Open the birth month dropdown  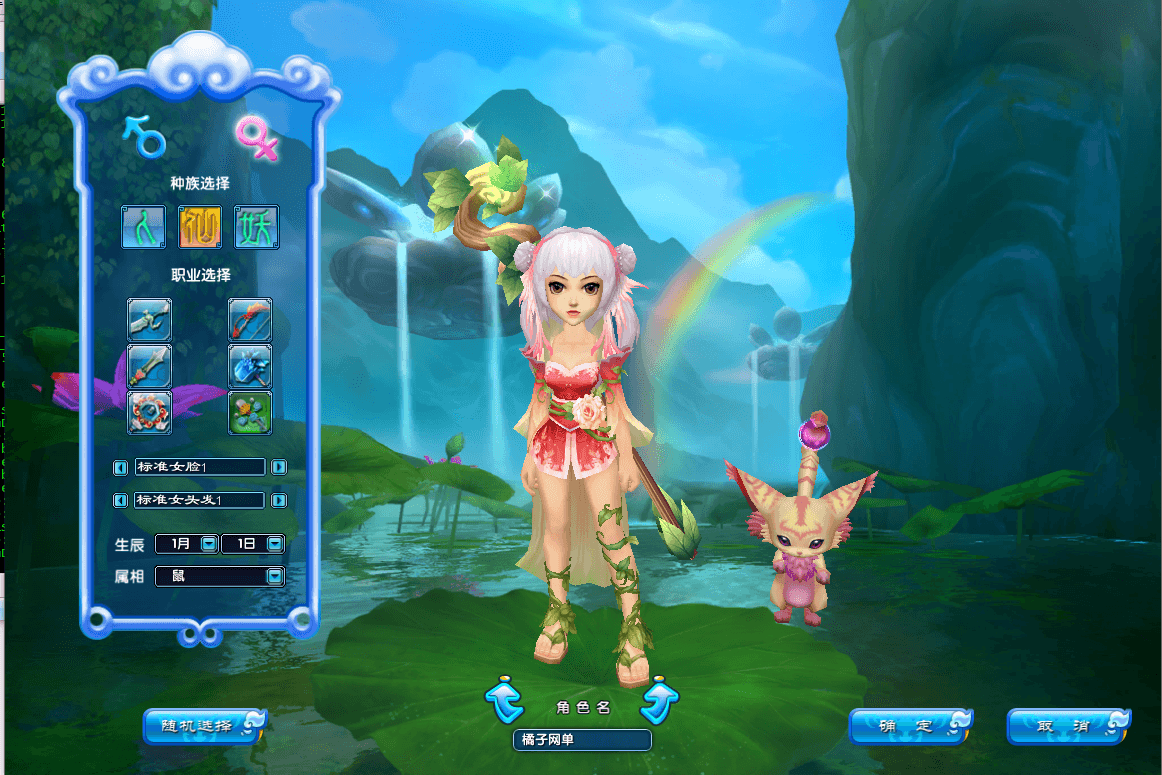point(208,544)
